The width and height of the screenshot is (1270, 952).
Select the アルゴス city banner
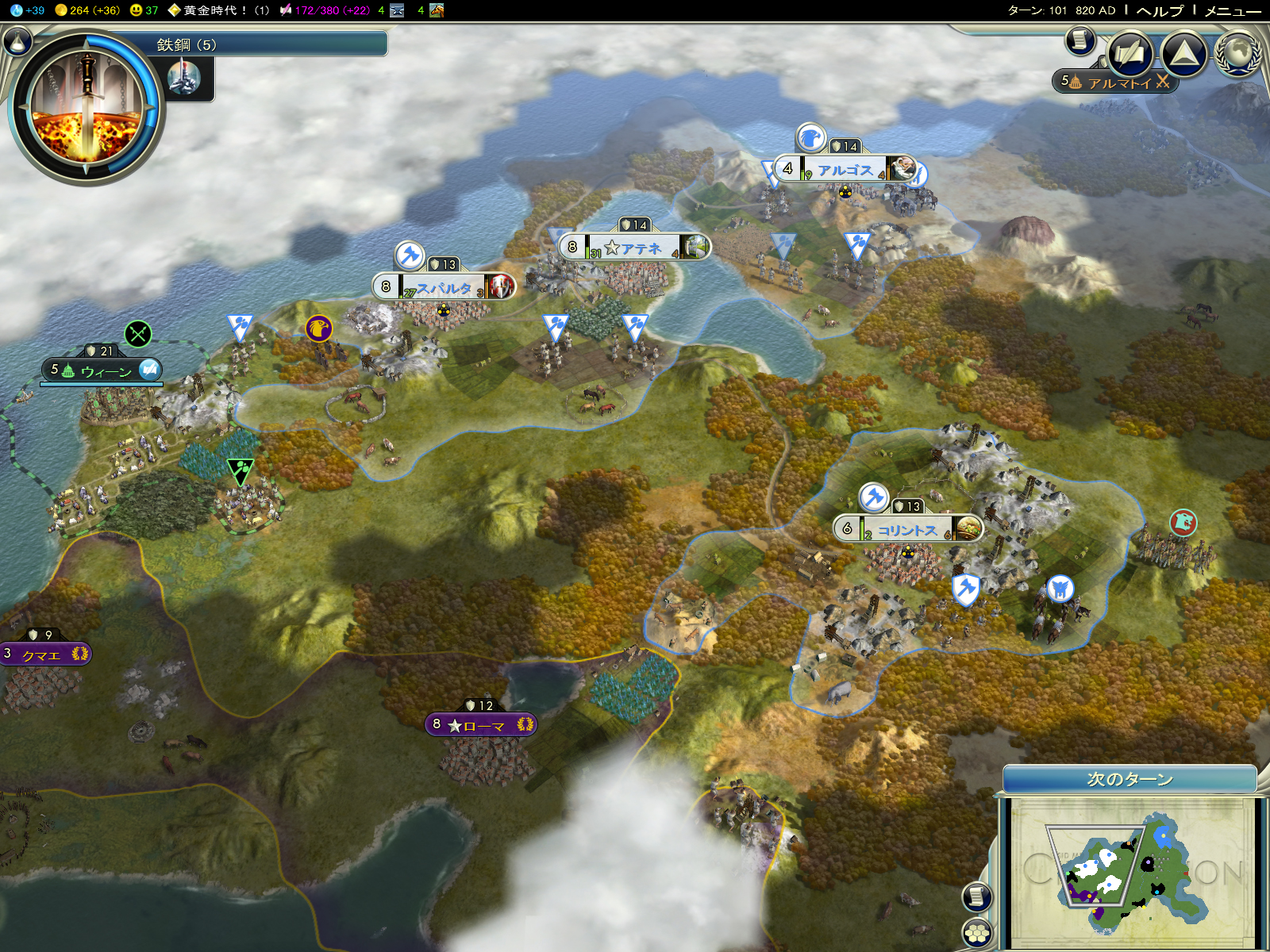[845, 169]
